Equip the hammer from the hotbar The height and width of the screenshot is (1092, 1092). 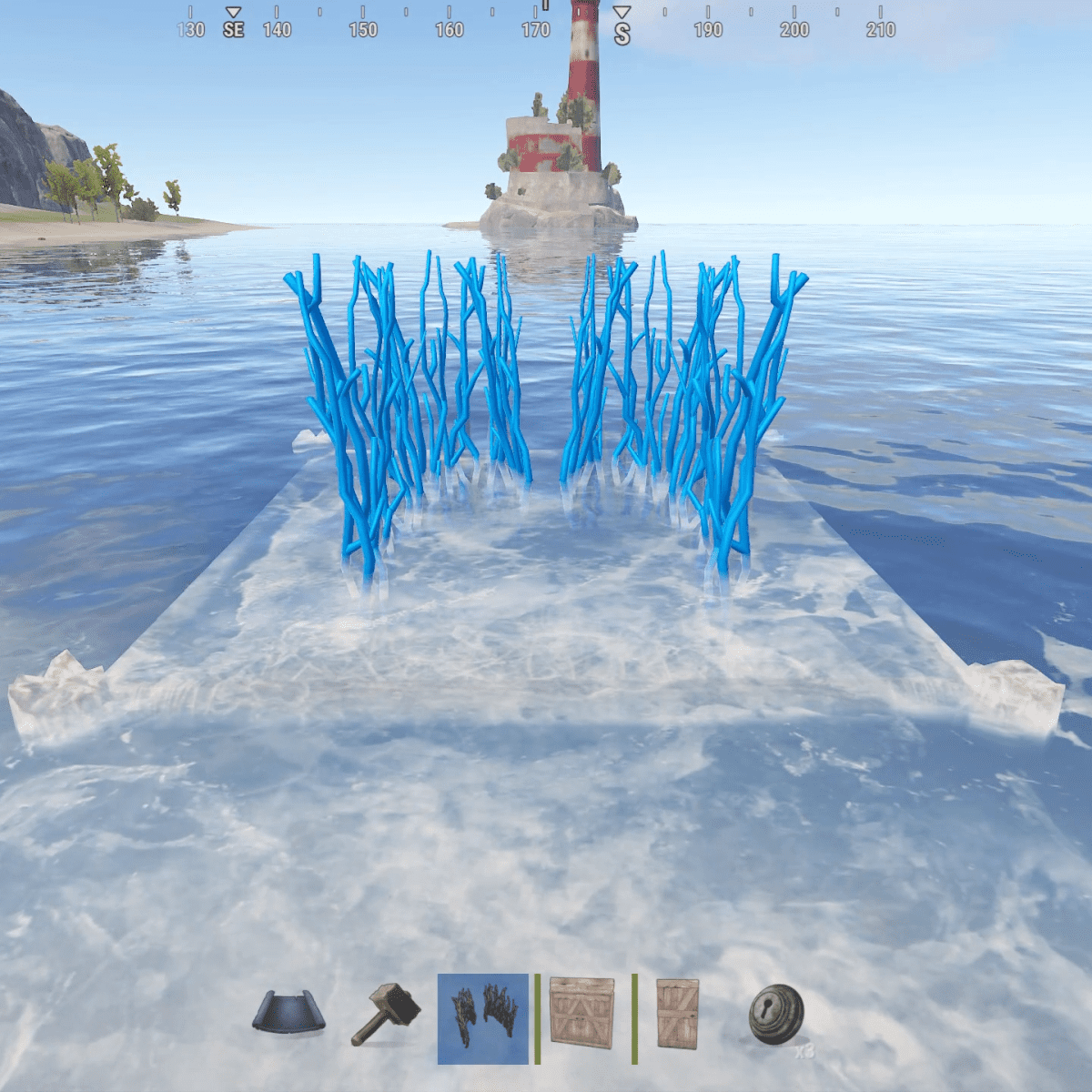coord(387,1014)
